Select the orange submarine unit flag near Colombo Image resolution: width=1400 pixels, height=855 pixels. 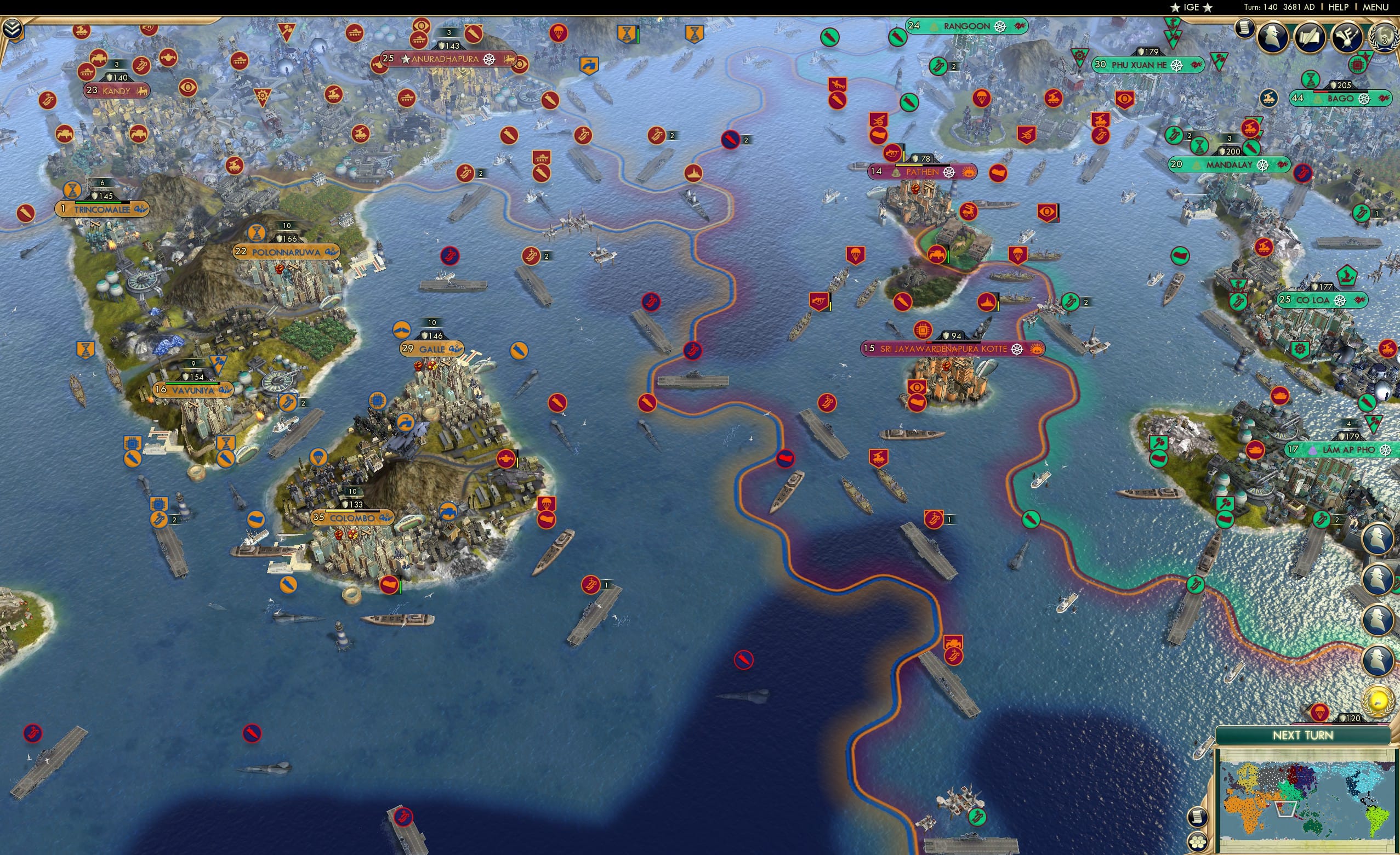coord(288,585)
